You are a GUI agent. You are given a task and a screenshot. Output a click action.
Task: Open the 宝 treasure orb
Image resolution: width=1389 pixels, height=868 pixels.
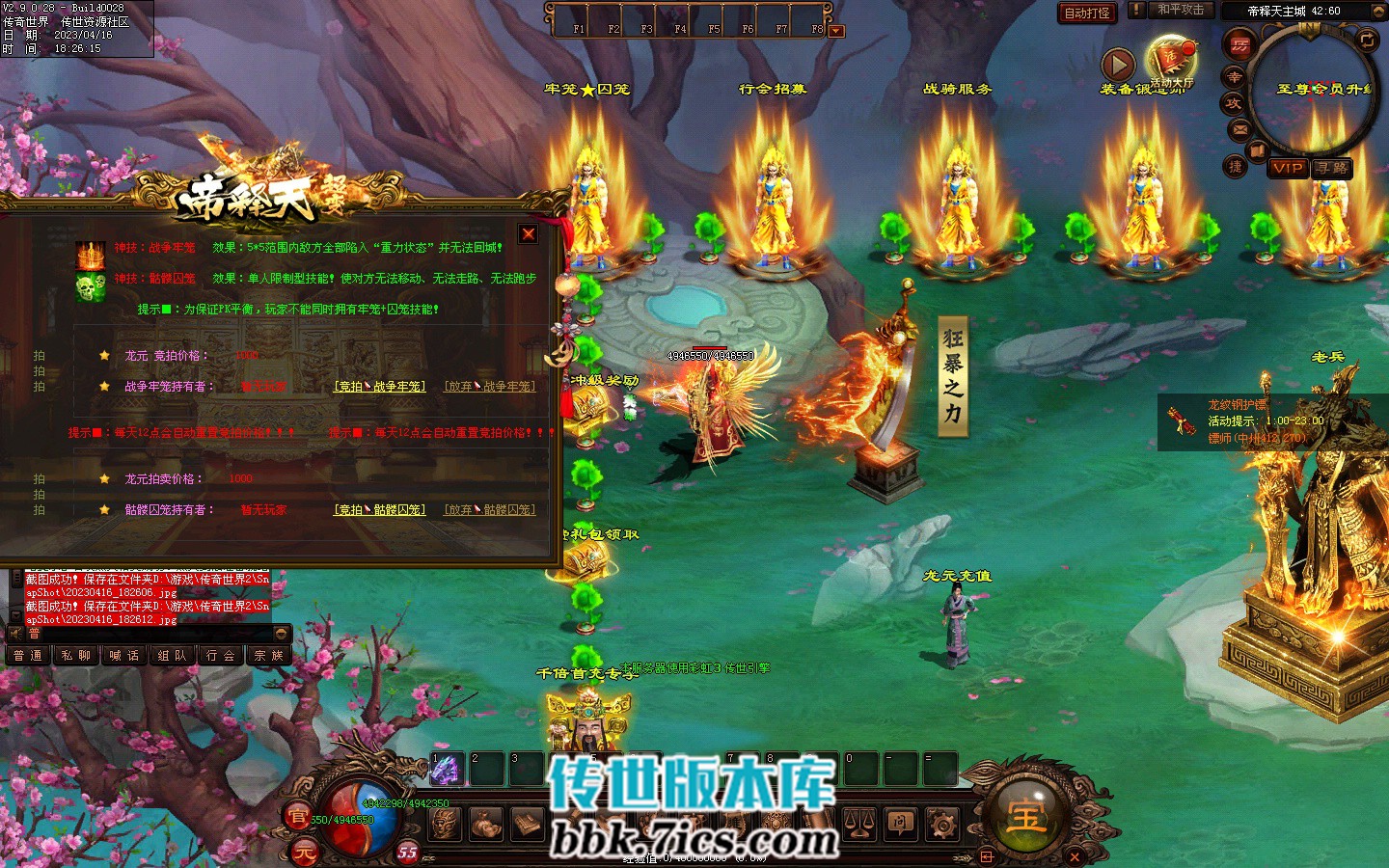click(x=1025, y=816)
